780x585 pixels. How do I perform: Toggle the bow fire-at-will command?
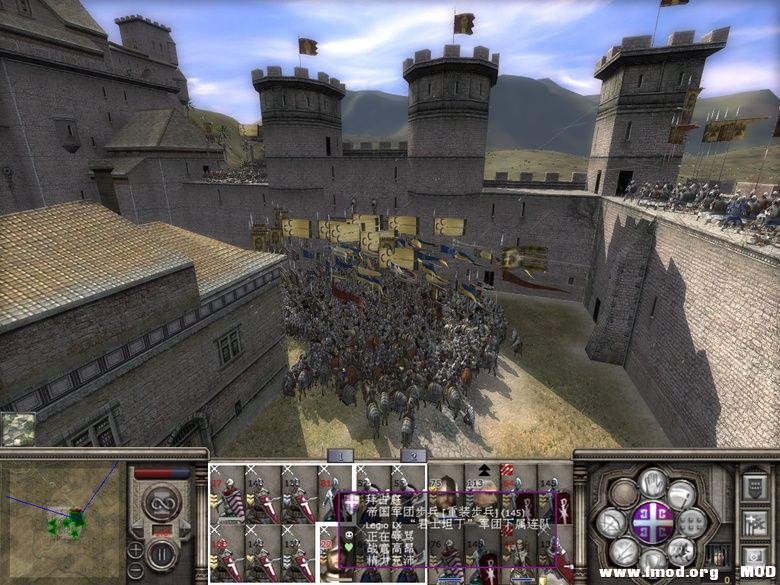[612, 521]
